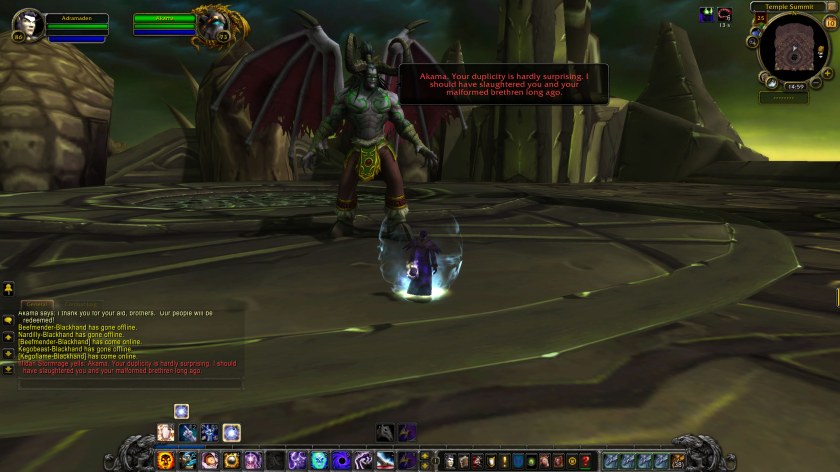Switch to the Combat Log tab
Screen dimensions: 840x472
point(82,304)
